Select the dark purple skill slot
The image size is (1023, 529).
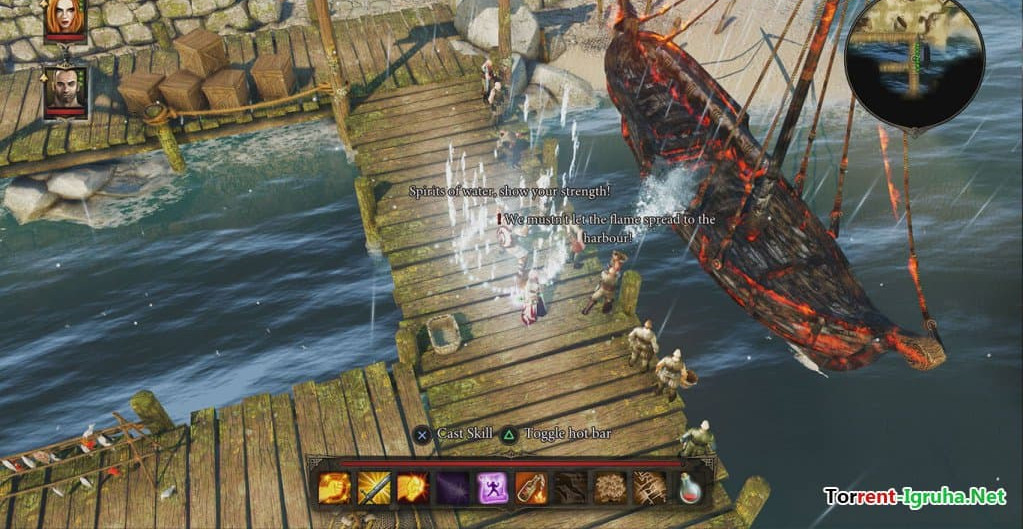(452, 487)
